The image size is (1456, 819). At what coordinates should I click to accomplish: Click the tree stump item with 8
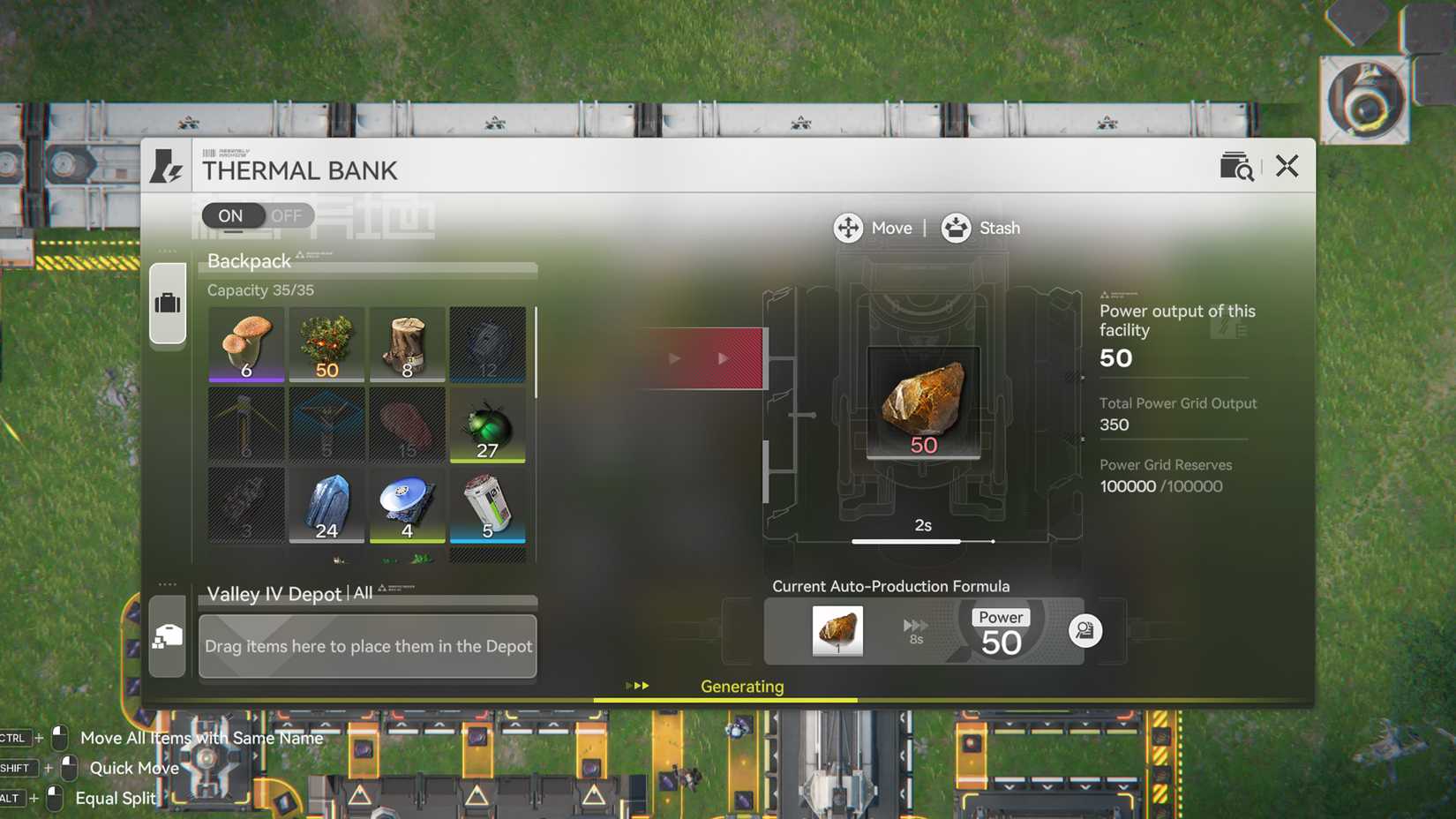407,344
